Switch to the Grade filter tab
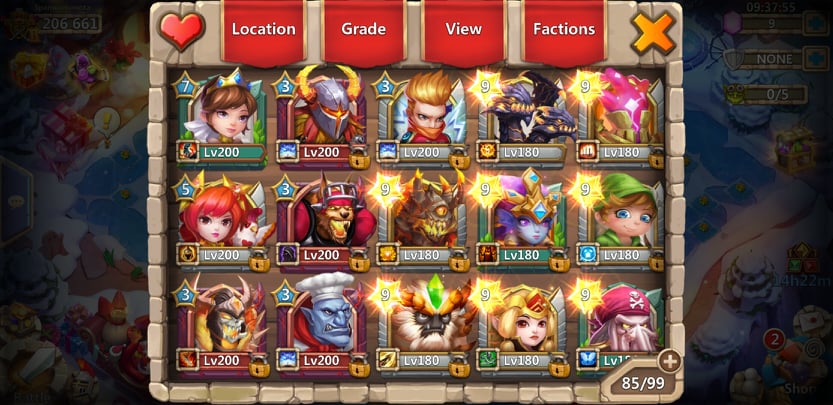Image resolution: width=833 pixels, height=405 pixels. tap(363, 29)
